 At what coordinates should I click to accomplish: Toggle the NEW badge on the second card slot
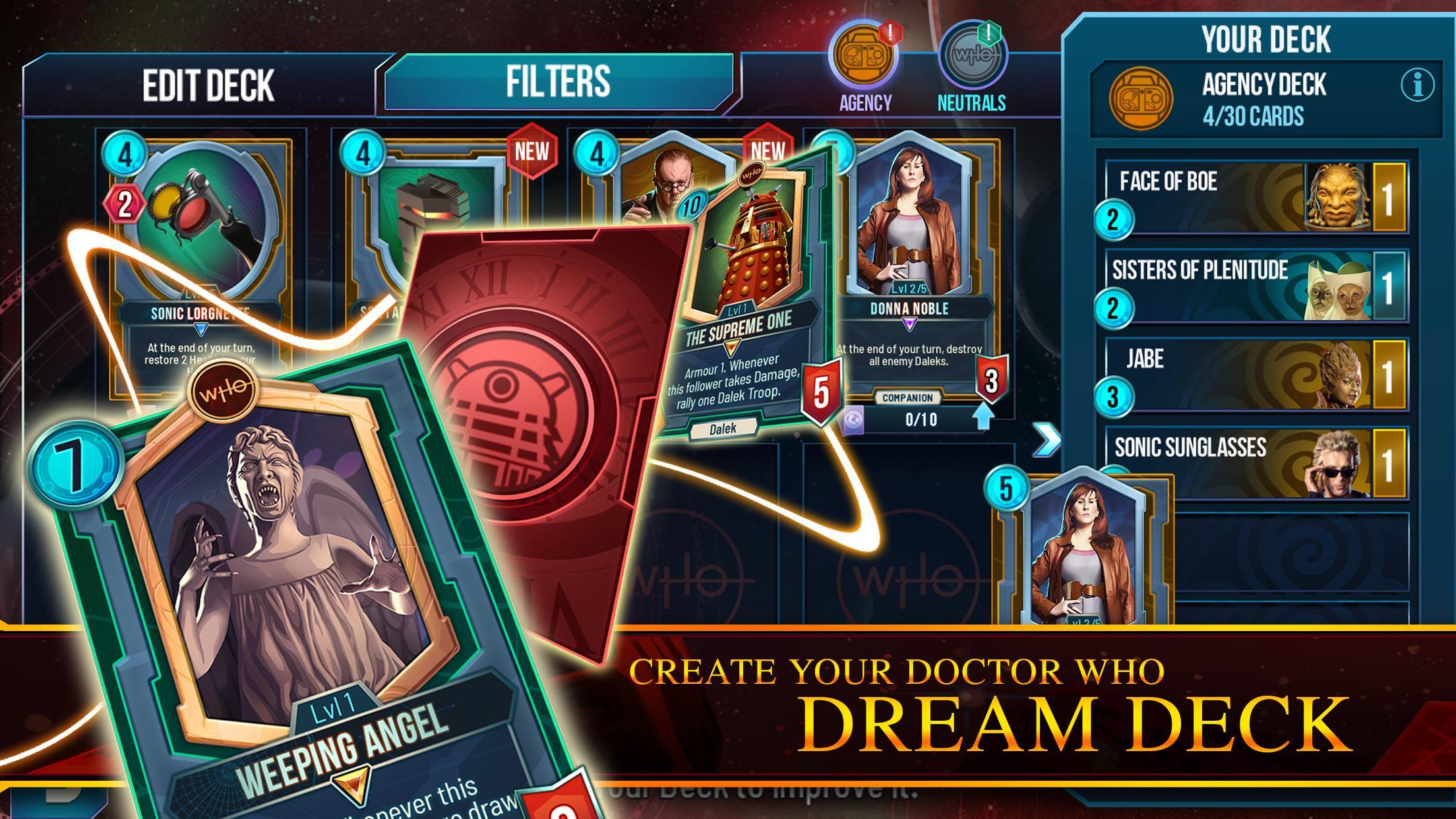(533, 152)
